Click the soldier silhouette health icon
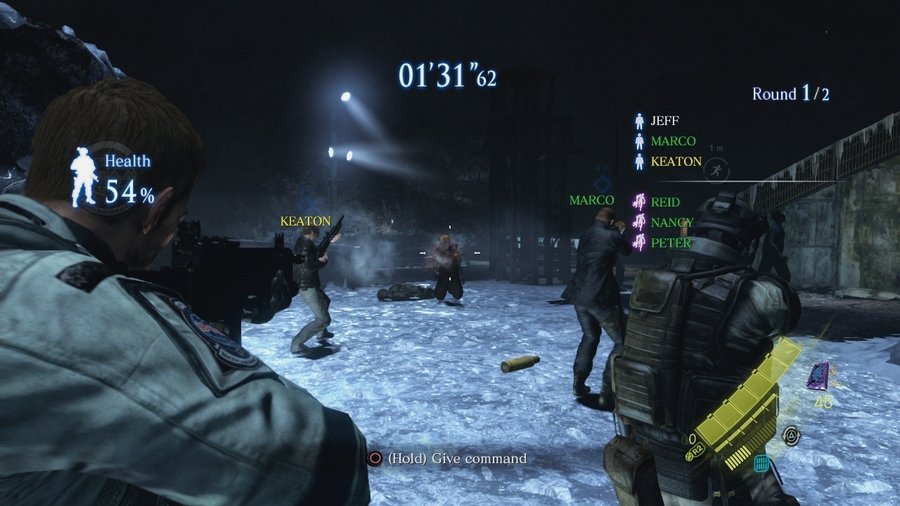This screenshot has height=506, width=900. (84, 176)
